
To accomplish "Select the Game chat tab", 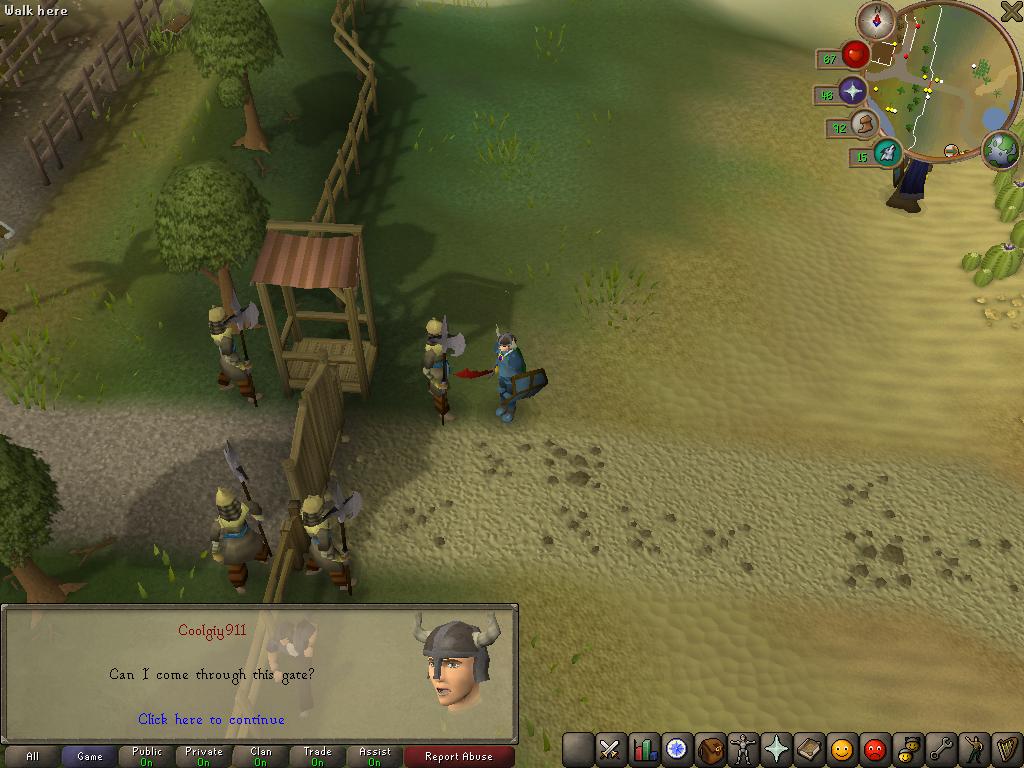I will click(90, 757).
